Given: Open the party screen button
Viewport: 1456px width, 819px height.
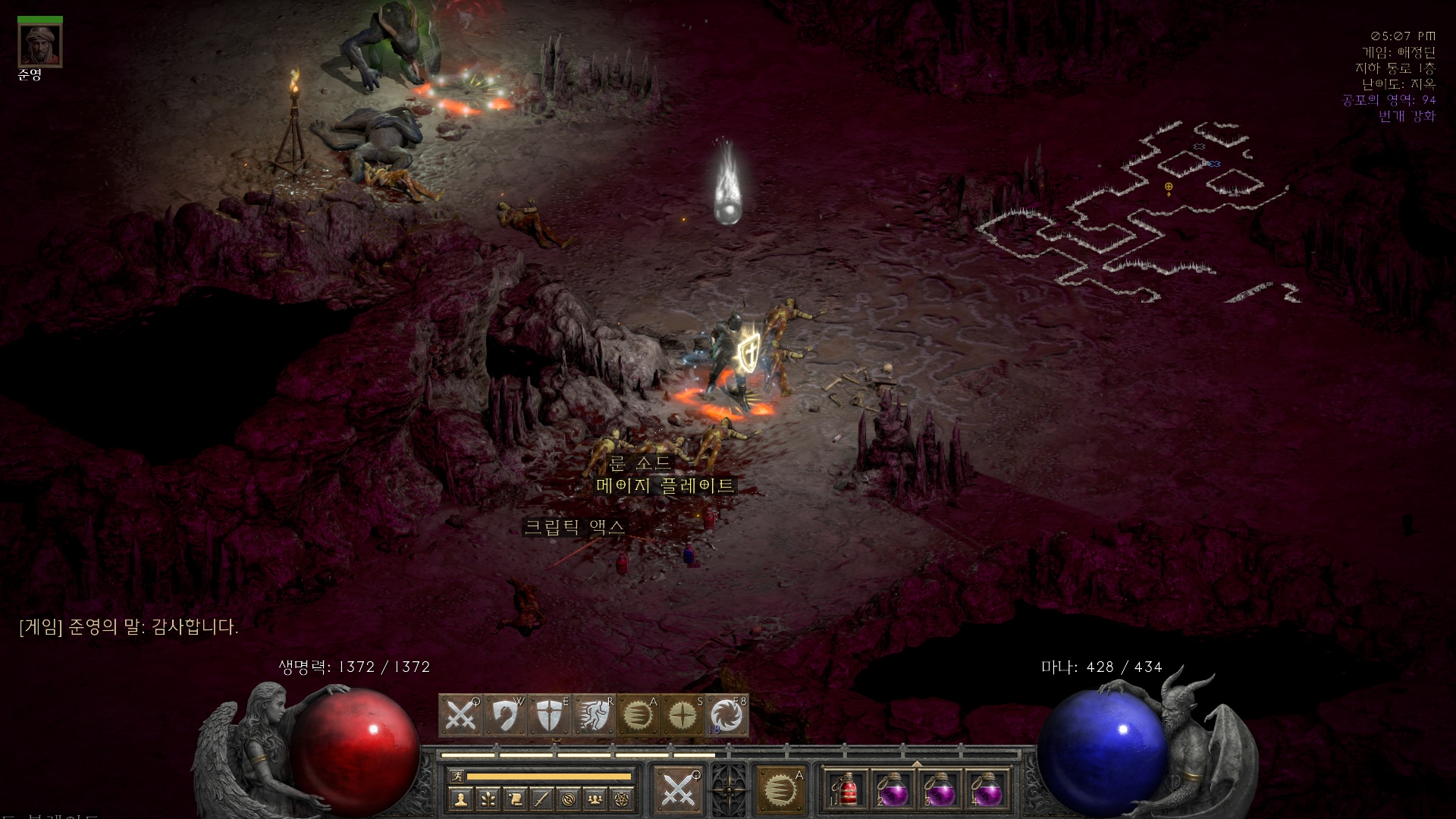Looking at the screenshot, I should click(596, 799).
